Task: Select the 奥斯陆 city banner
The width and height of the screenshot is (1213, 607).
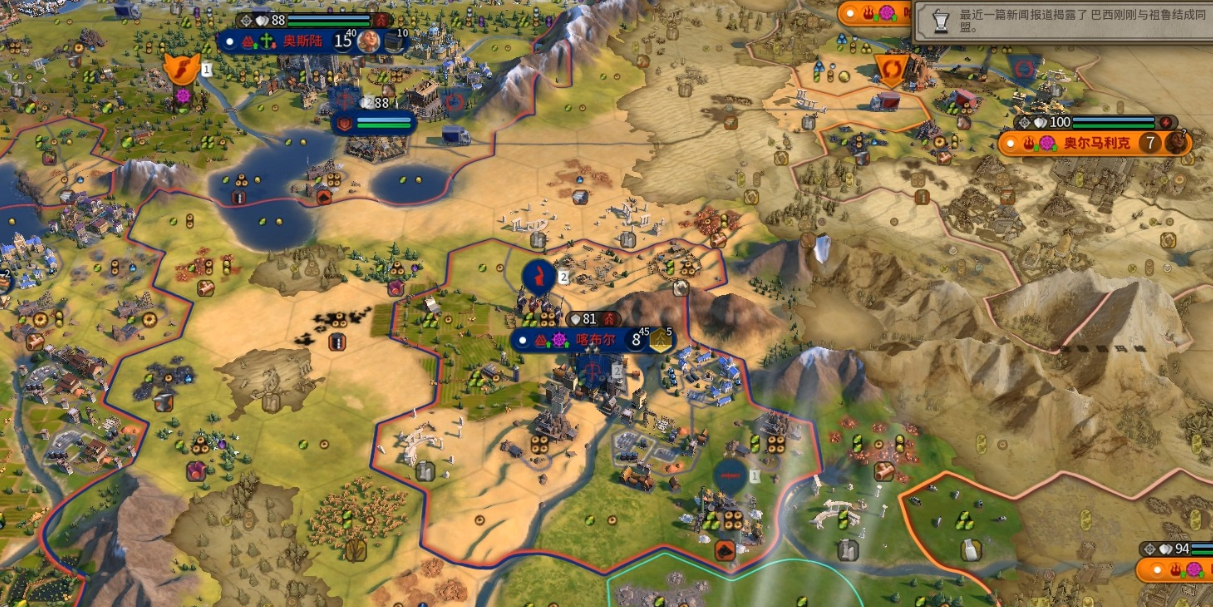Action: click(300, 41)
